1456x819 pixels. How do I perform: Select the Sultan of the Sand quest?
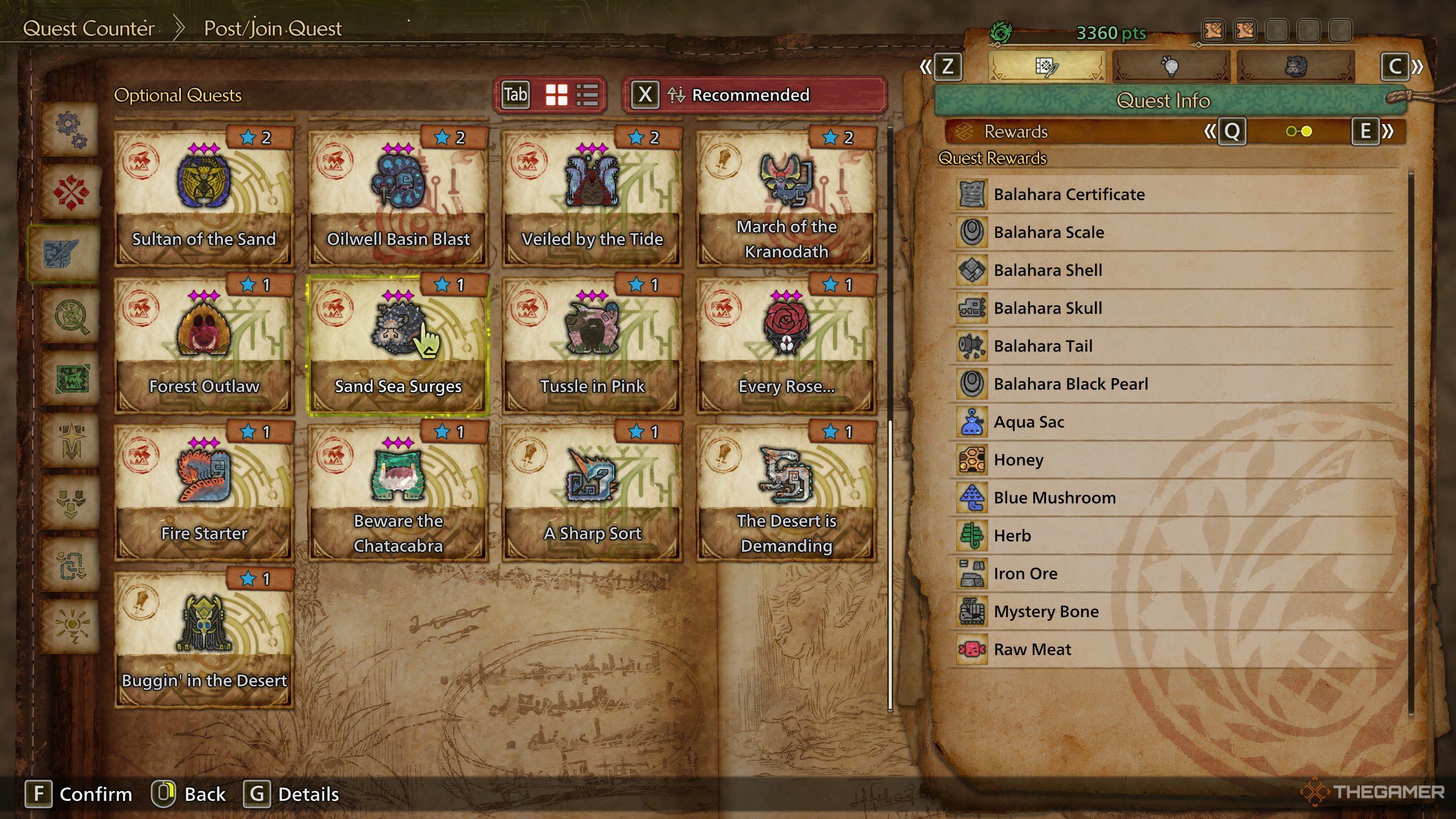[x=204, y=197]
